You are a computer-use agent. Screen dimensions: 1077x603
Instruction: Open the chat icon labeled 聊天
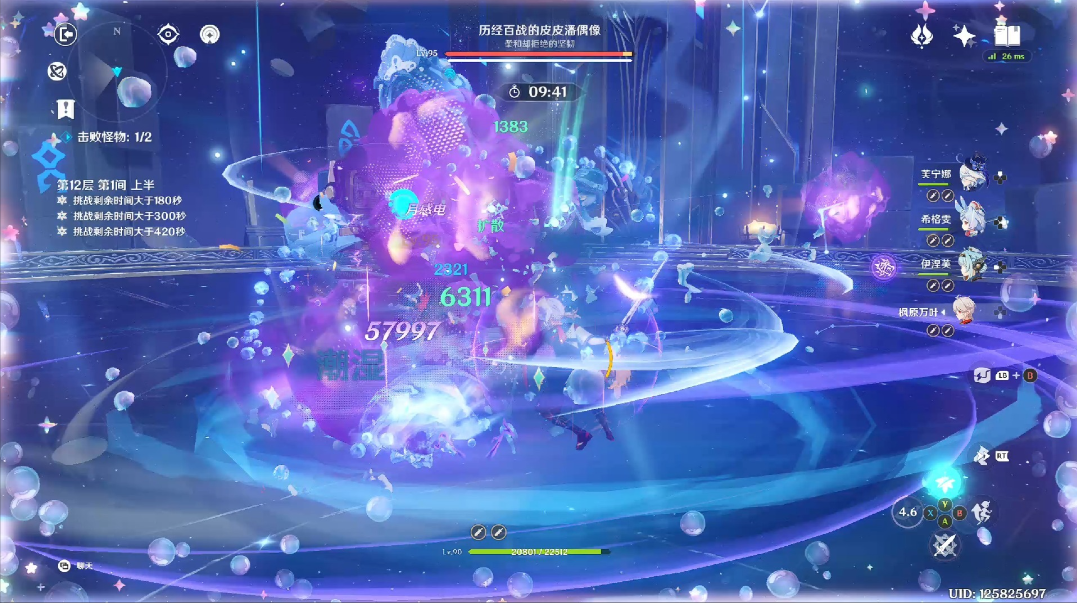(62, 566)
